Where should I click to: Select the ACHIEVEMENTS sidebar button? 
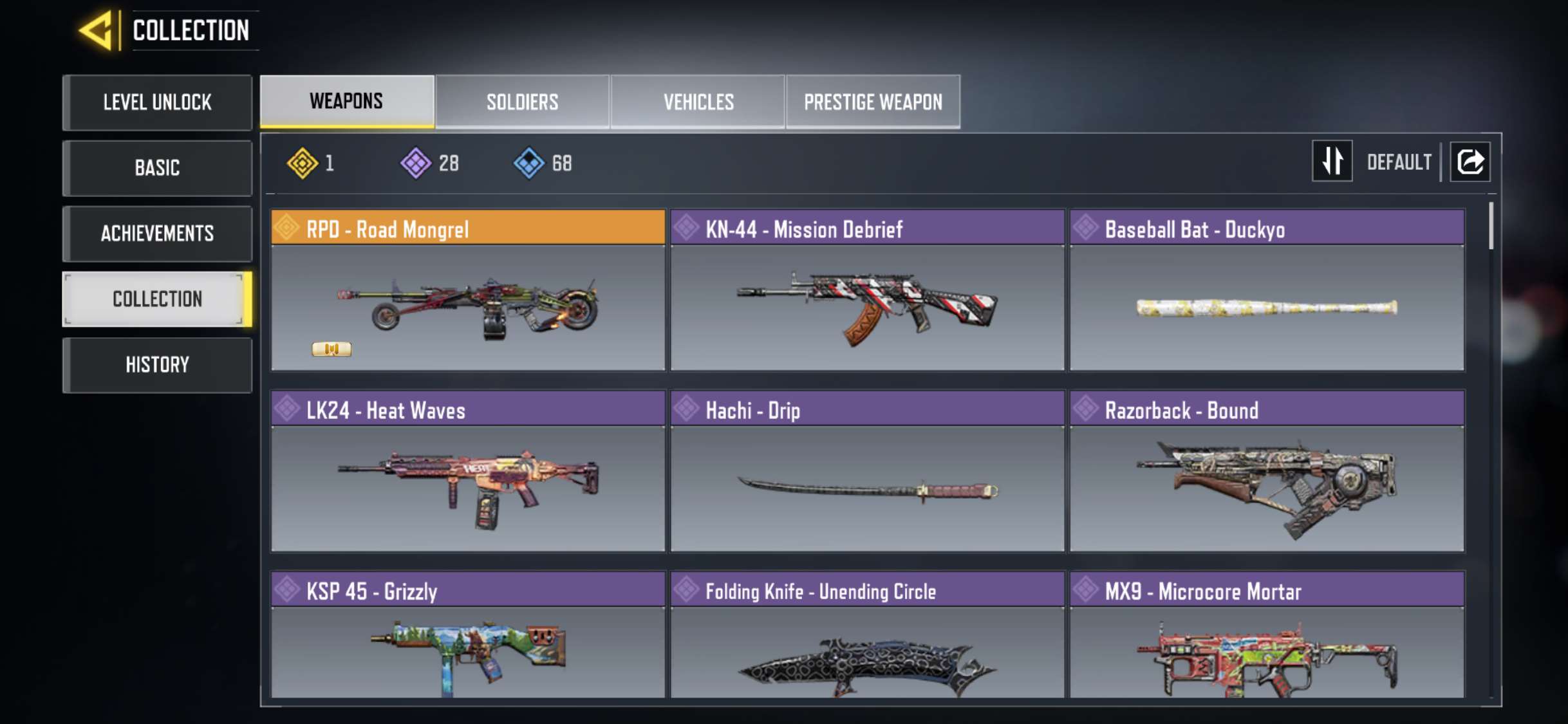pyautogui.click(x=157, y=234)
